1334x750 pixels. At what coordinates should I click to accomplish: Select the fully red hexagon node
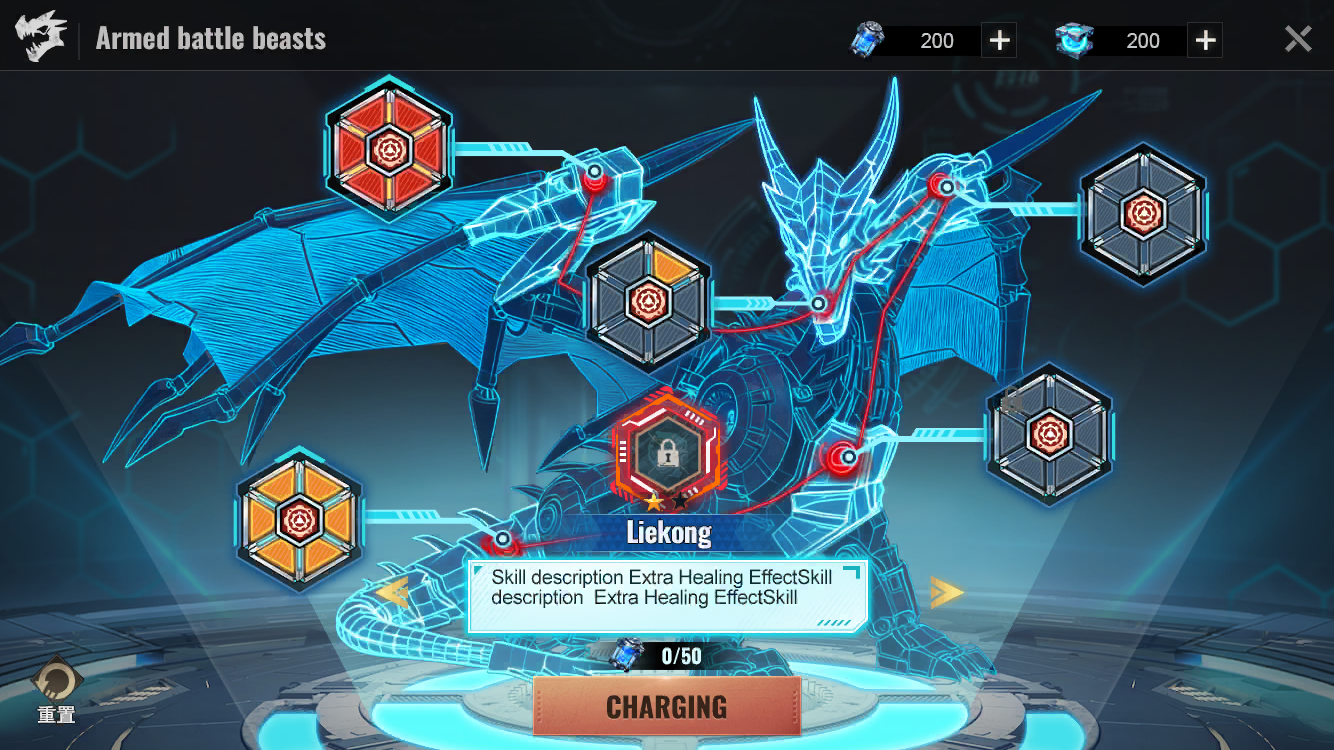tap(389, 150)
